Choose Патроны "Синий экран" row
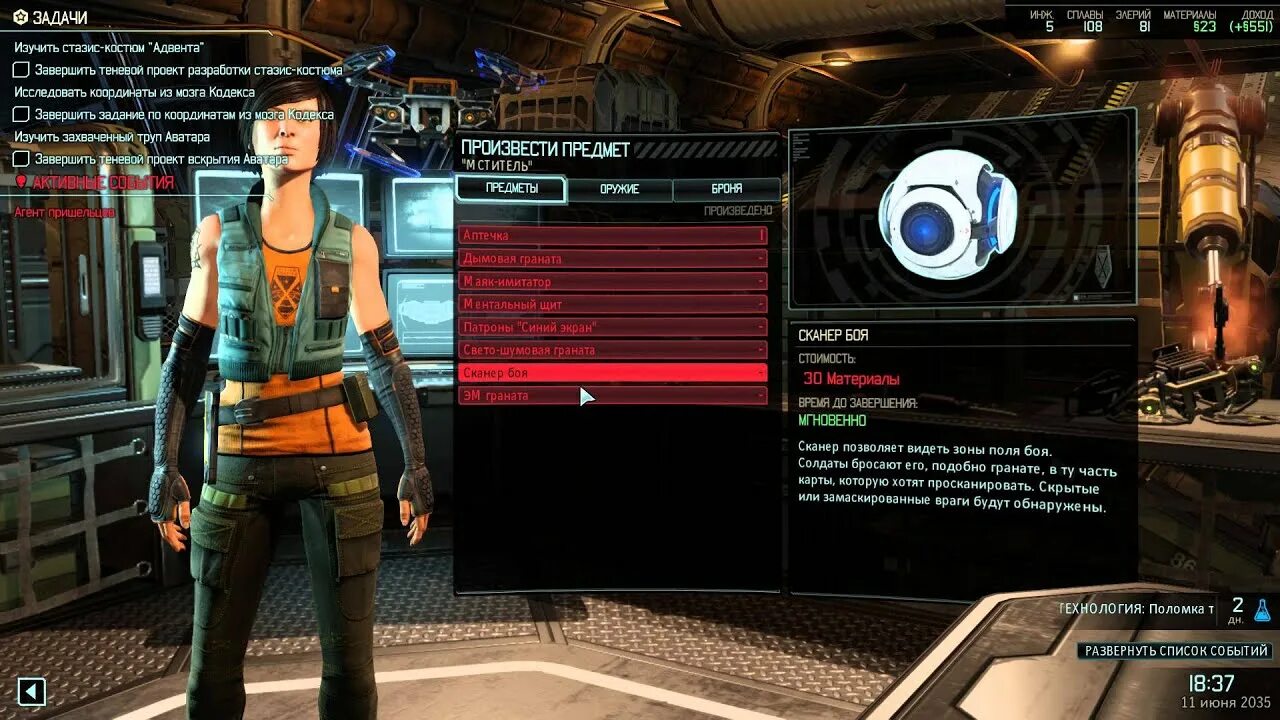Screen dimensions: 1280x720 point(612,327)
